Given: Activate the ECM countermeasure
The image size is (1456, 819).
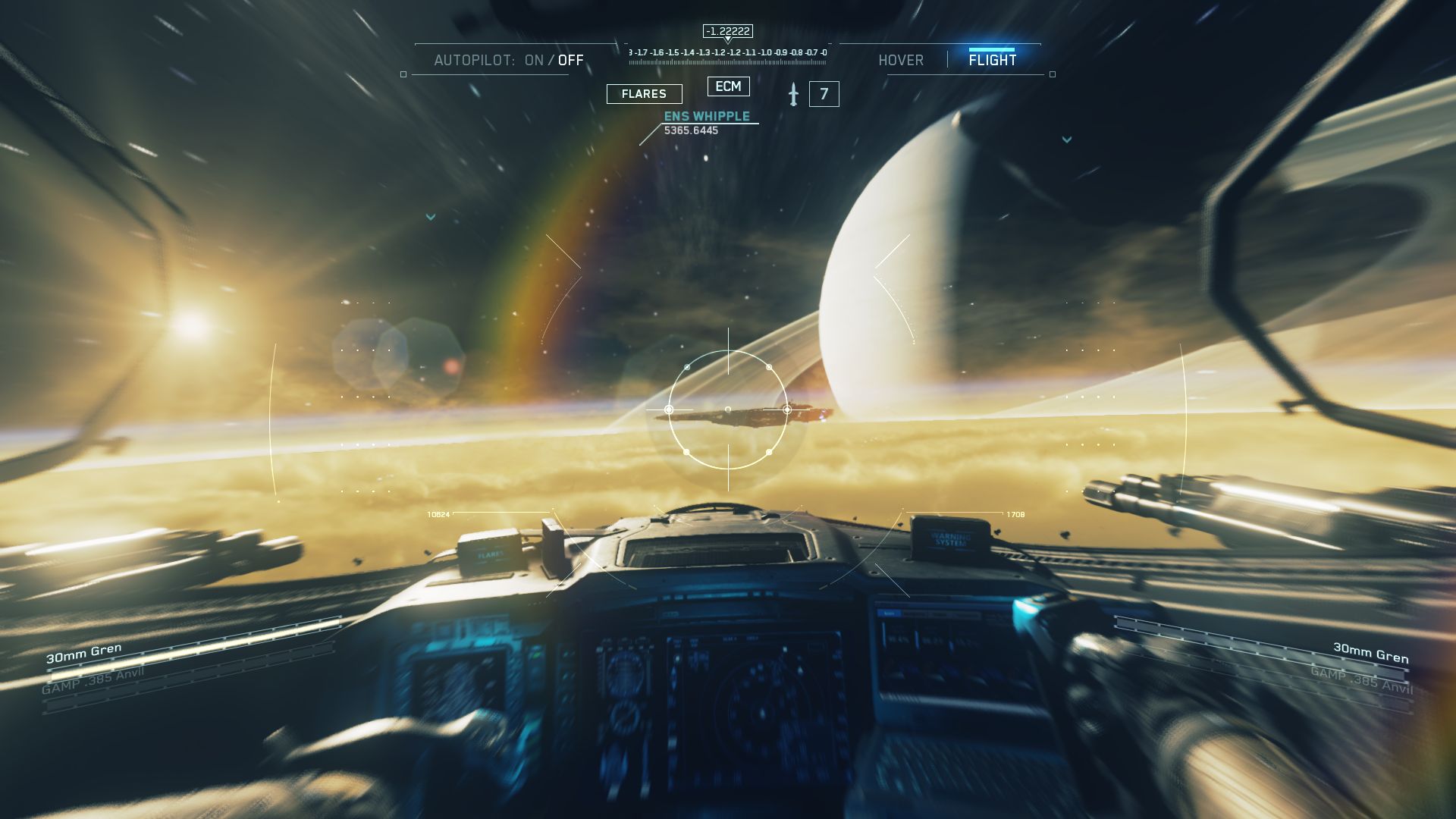Looking at the screenshot, I should pos(728,86).
